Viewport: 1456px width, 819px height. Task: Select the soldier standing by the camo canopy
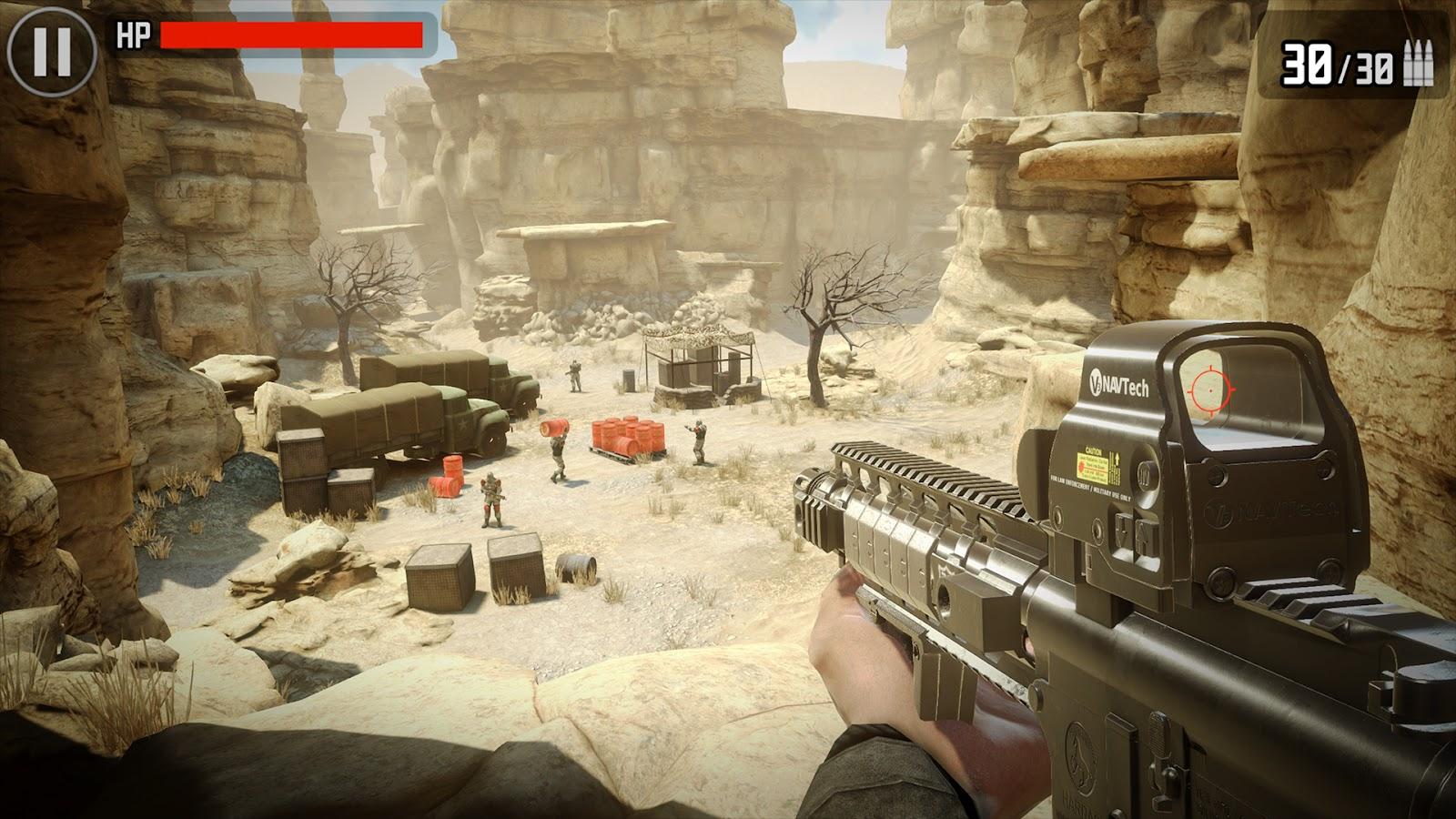(x=574, y=375)
